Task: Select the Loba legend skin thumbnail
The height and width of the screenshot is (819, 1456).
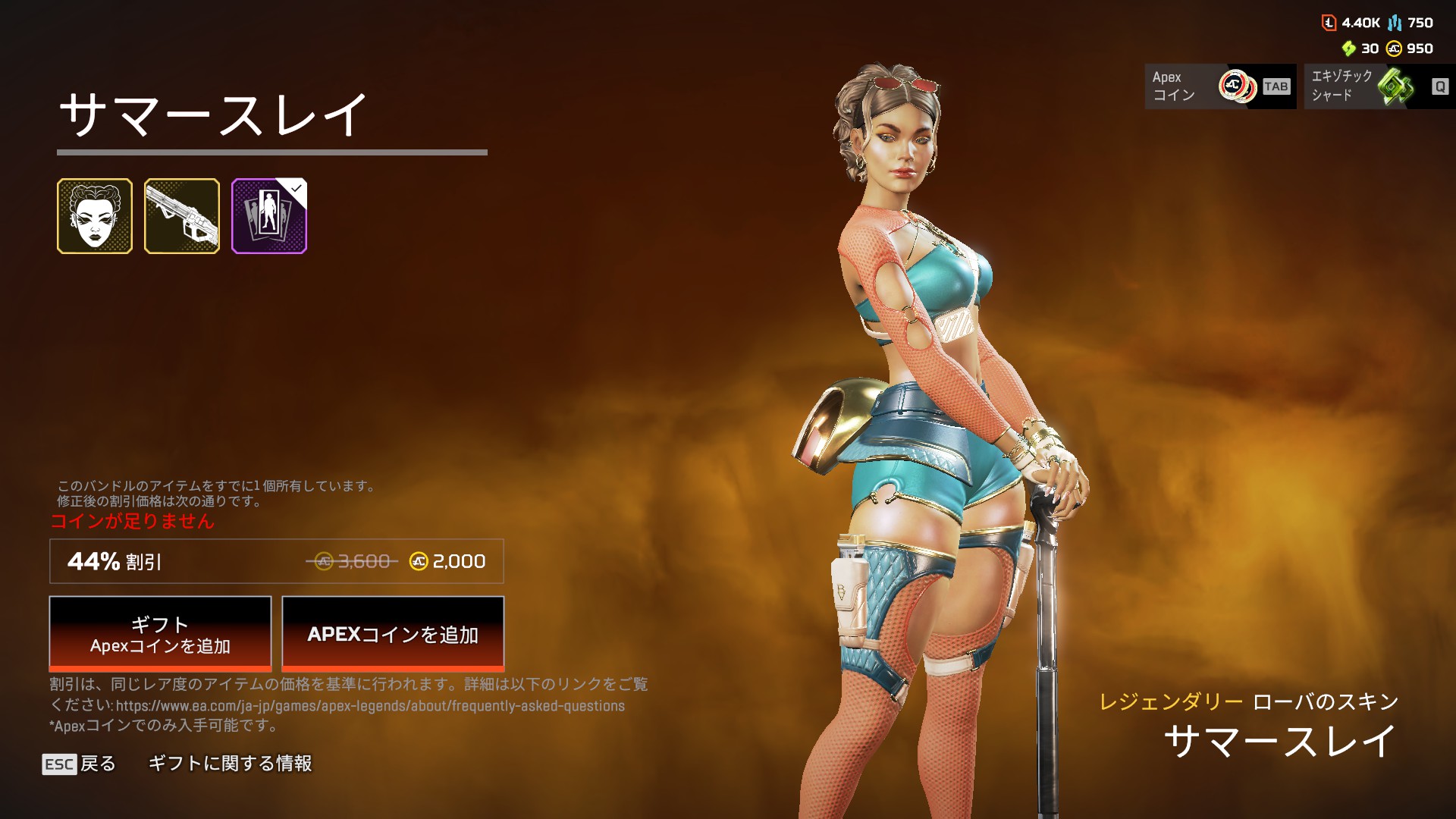Action: click(x=95, y=216)
